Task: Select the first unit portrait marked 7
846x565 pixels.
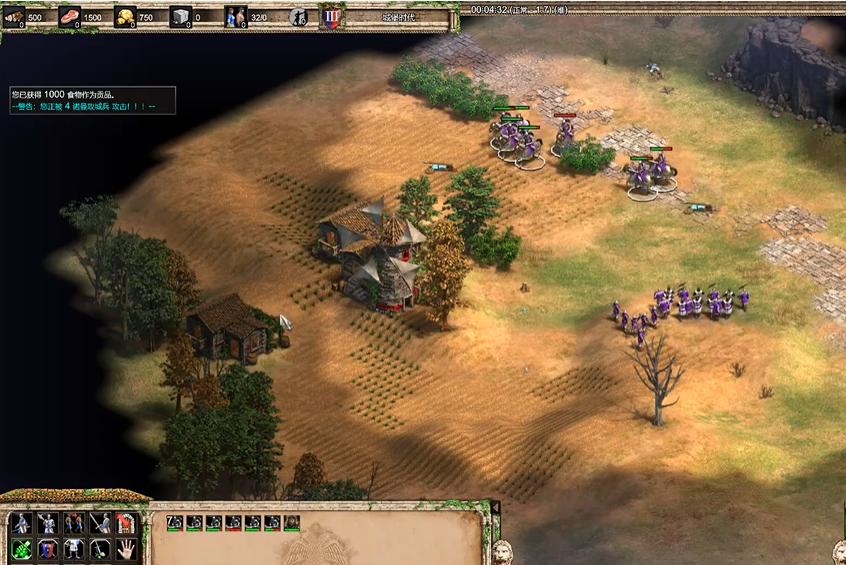Action: 174,522
